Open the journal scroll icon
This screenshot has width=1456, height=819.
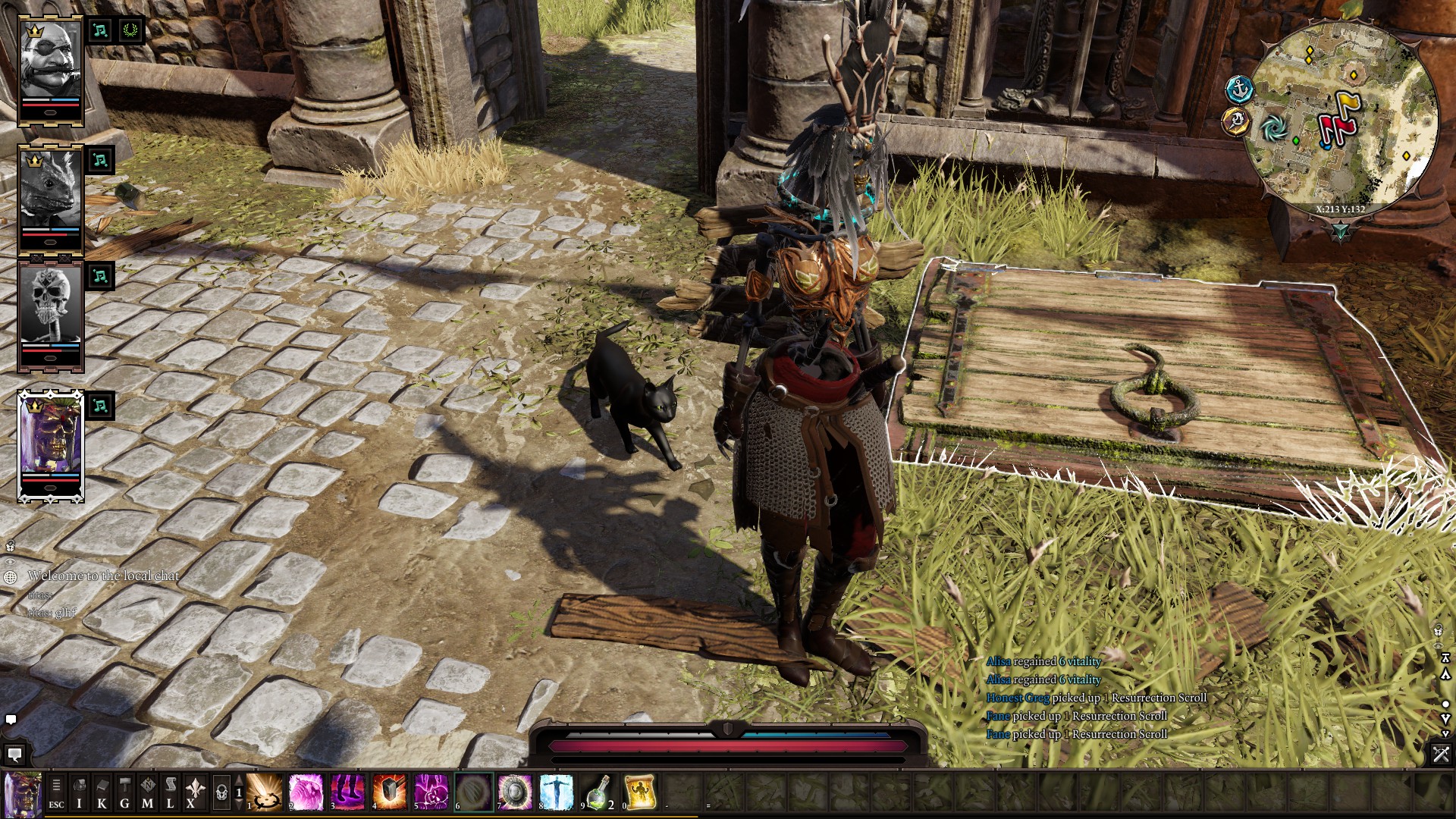click(x=171, y=793)
